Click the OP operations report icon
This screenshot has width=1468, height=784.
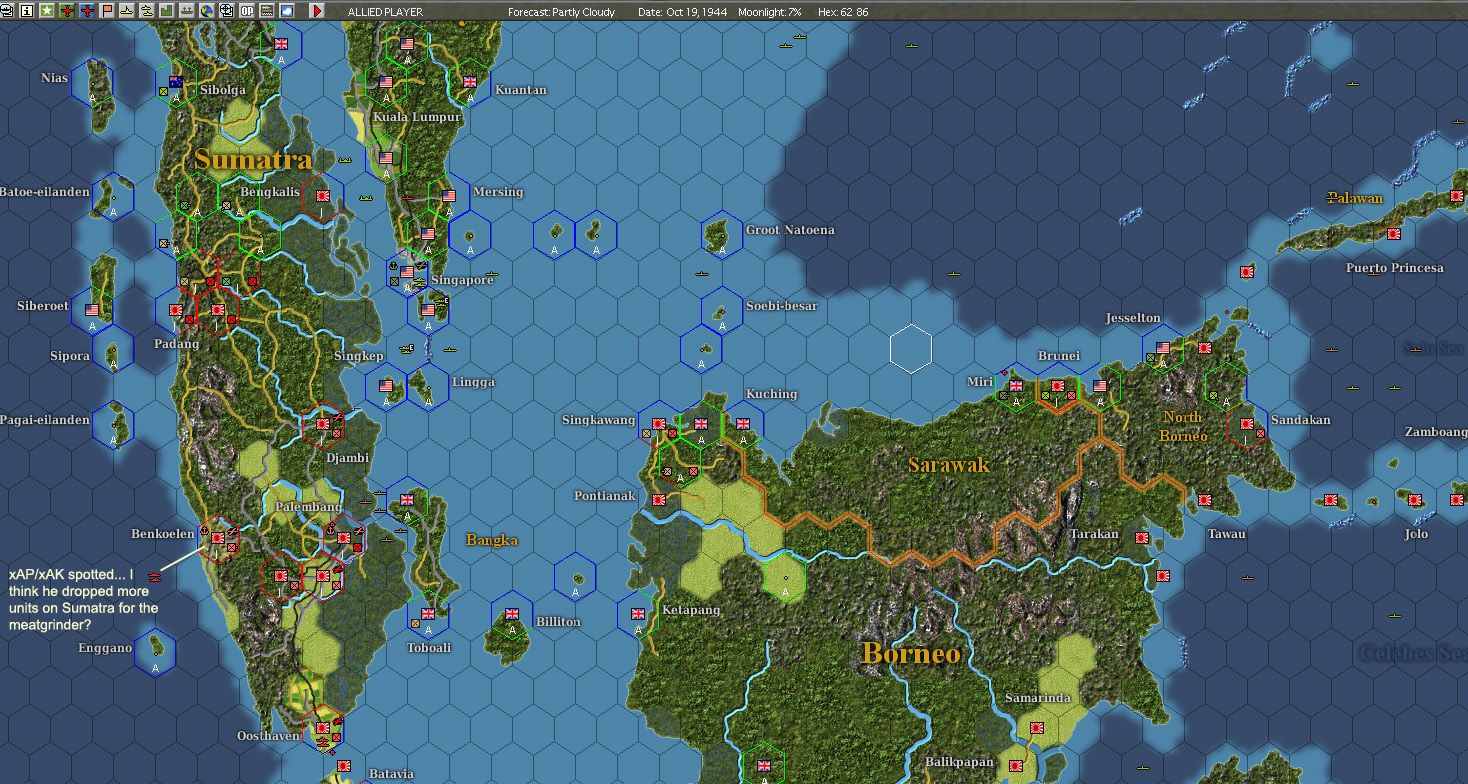(x=247, y=9)
